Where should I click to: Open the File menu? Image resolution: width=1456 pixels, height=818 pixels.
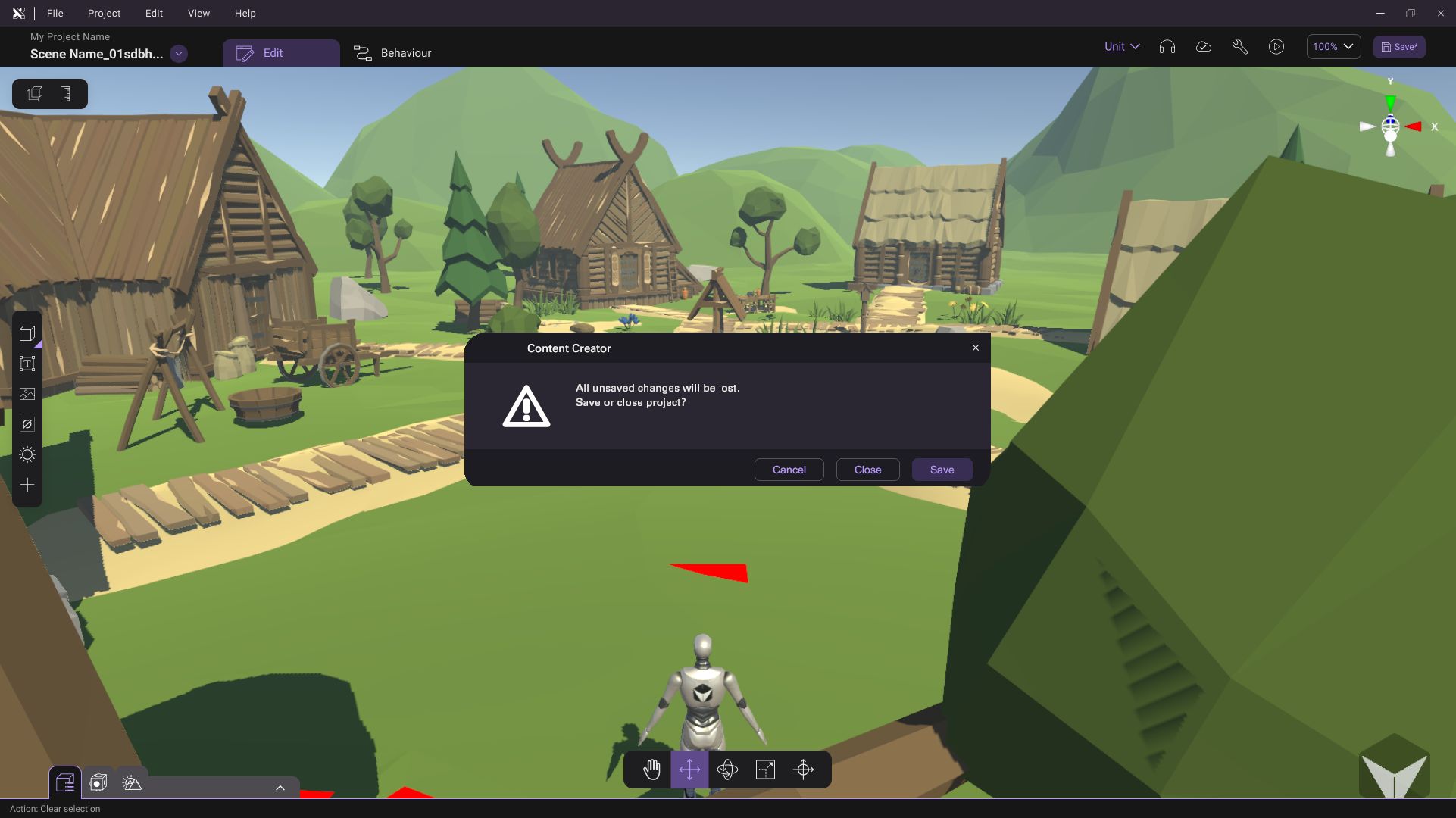(x=55, y=13)
